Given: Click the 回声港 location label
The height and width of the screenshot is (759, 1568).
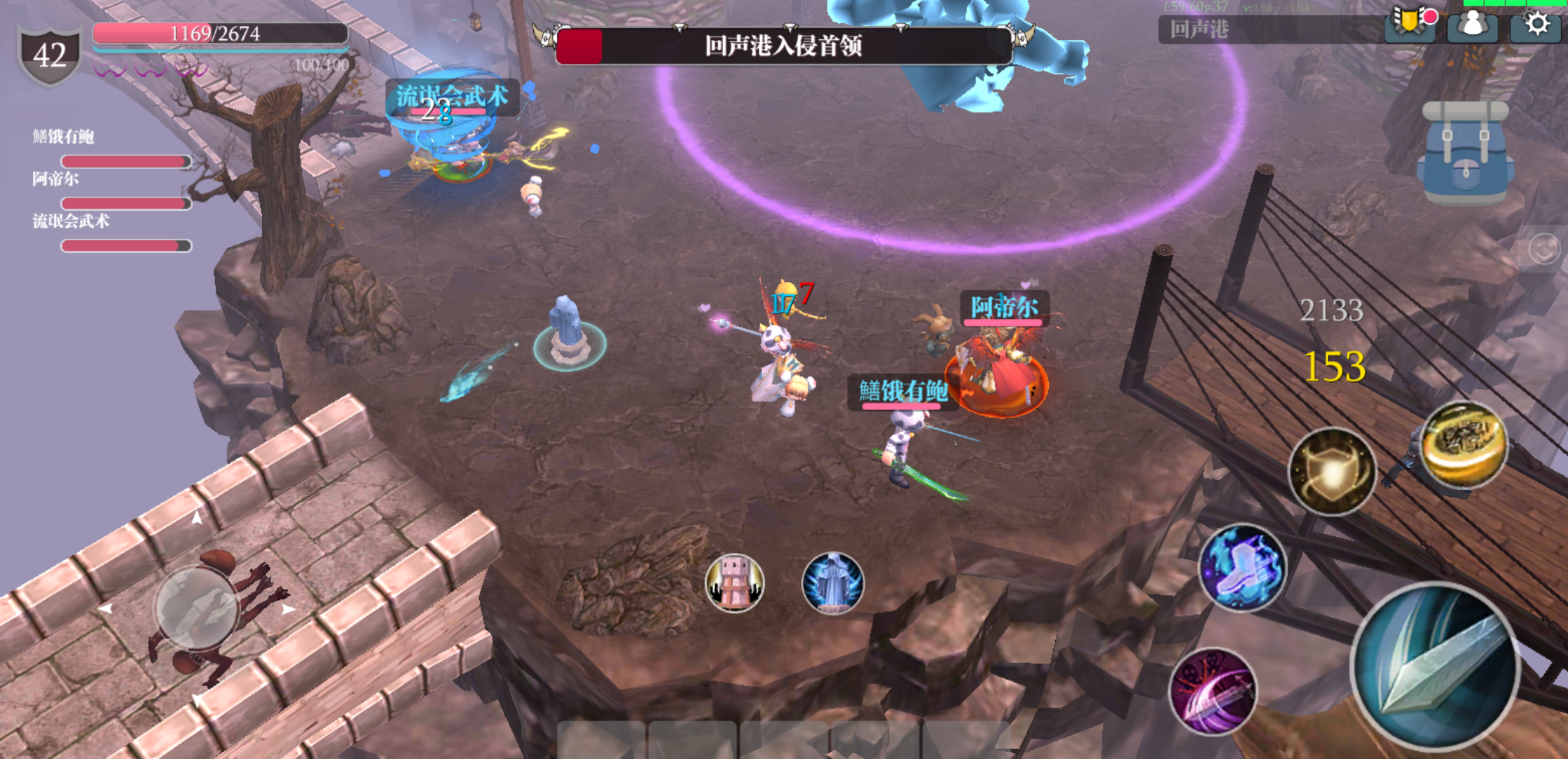Looking at the screenshot, I should [1199, 30].
